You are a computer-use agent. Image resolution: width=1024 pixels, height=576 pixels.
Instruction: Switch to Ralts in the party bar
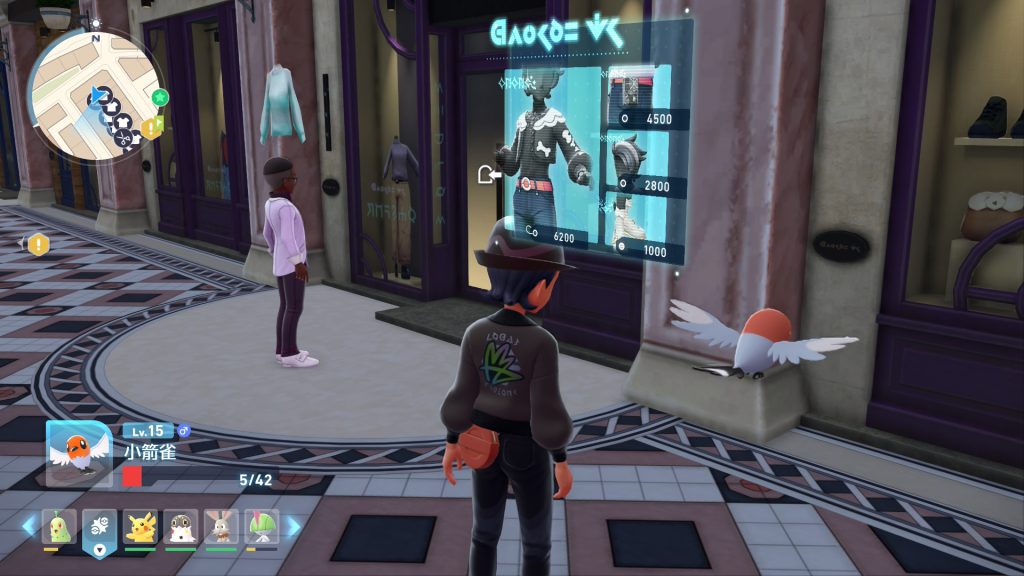click(x=261, y=526)
